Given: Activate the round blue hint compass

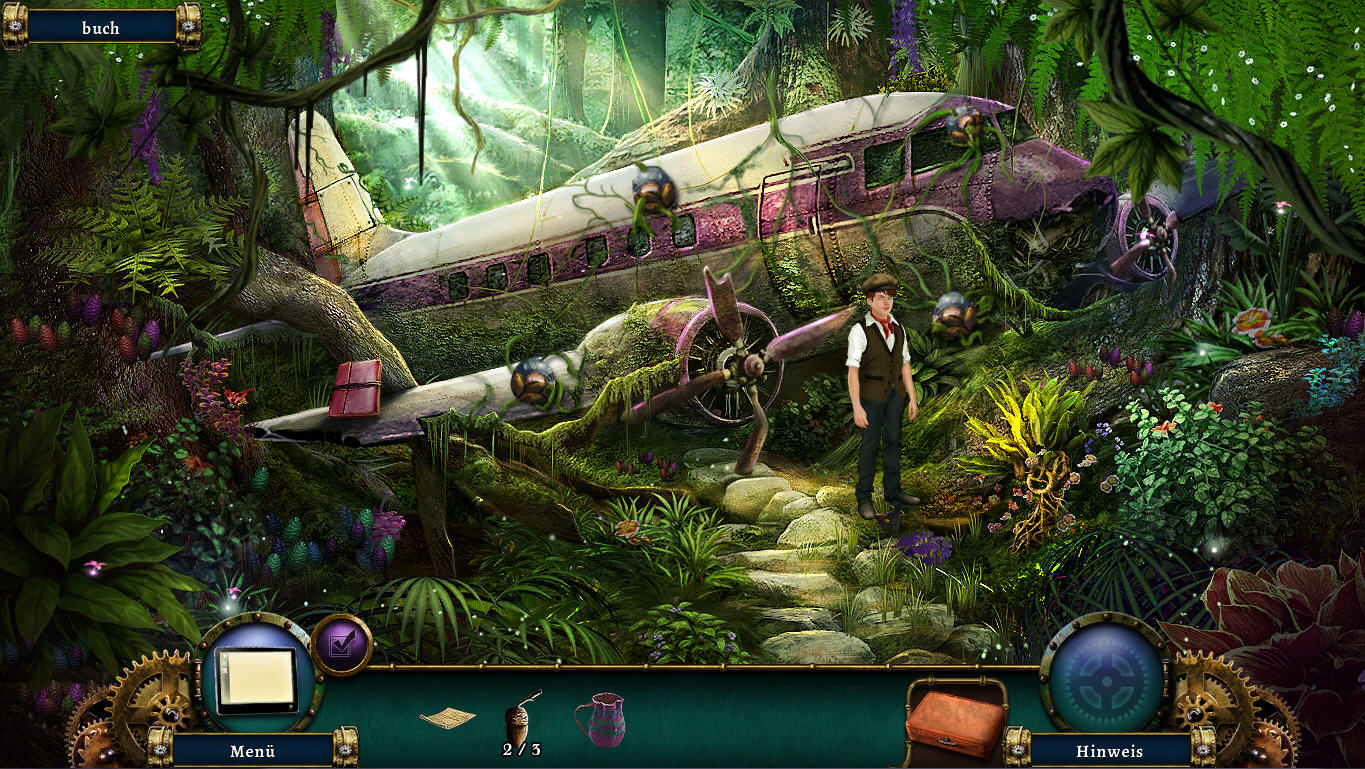Looking at the screenshot, I should [1104, 679].
